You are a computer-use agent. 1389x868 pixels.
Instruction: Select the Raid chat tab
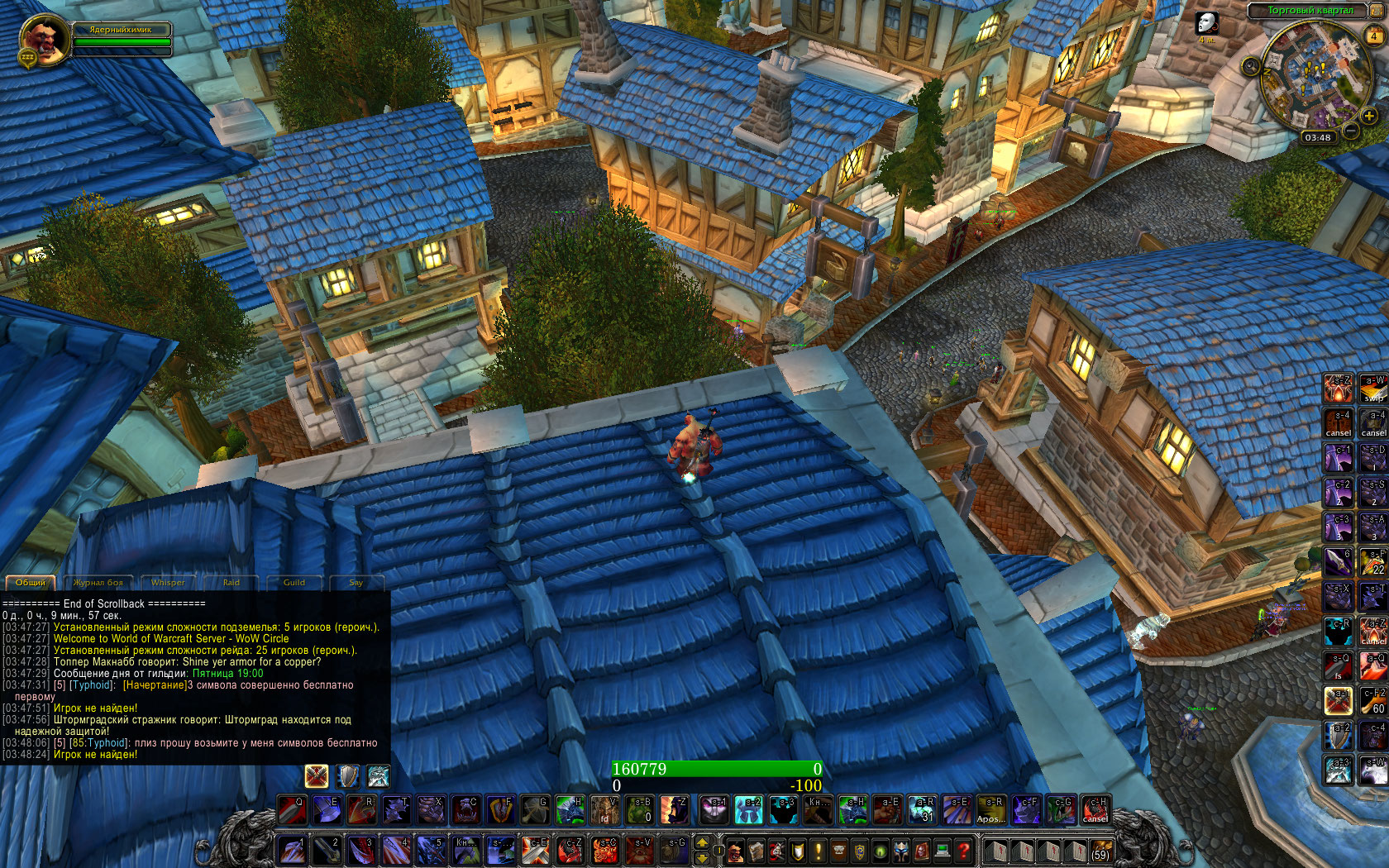[231, 583]
